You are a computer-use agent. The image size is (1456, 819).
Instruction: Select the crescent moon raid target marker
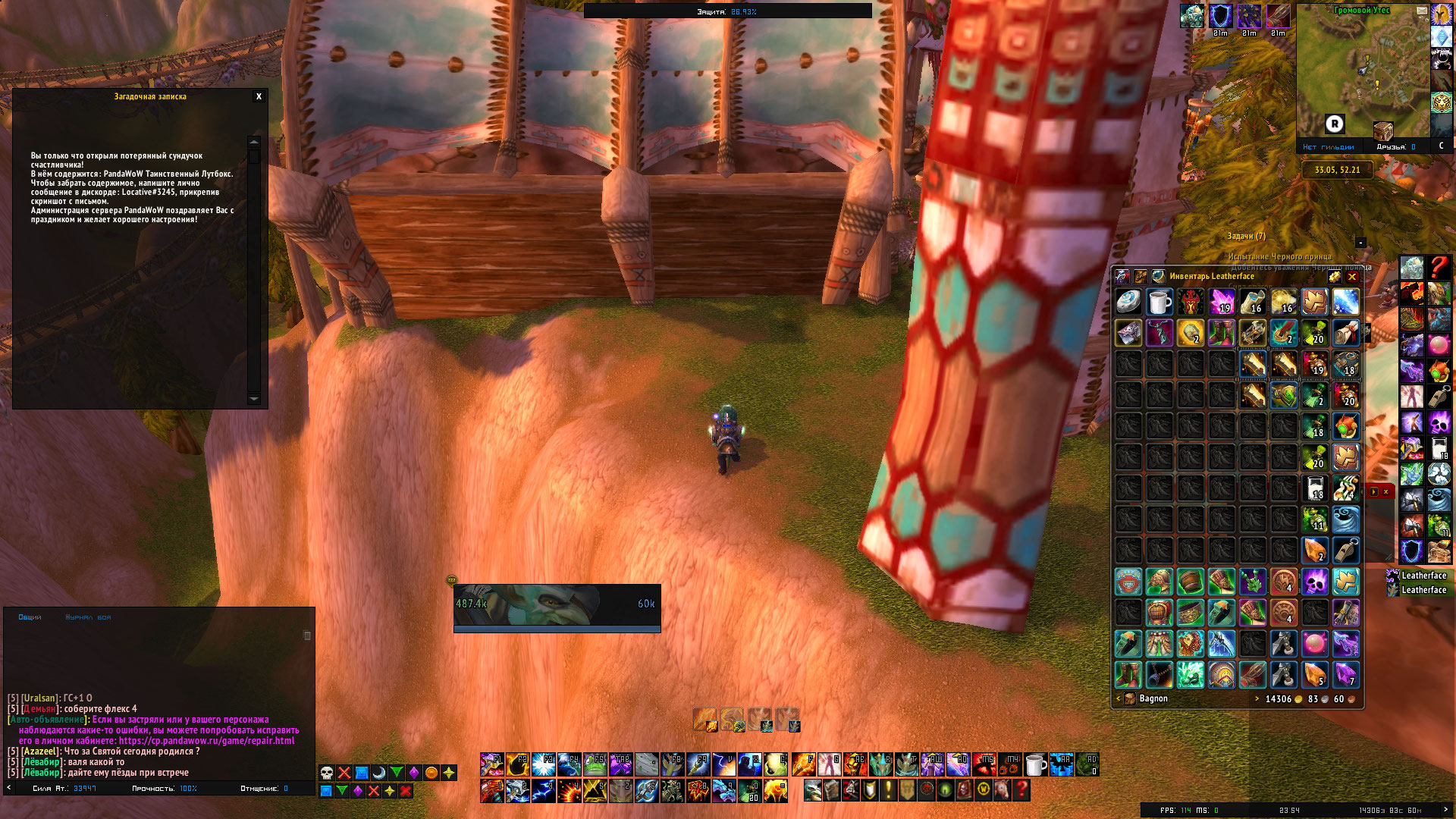click(x=379, y=773)
